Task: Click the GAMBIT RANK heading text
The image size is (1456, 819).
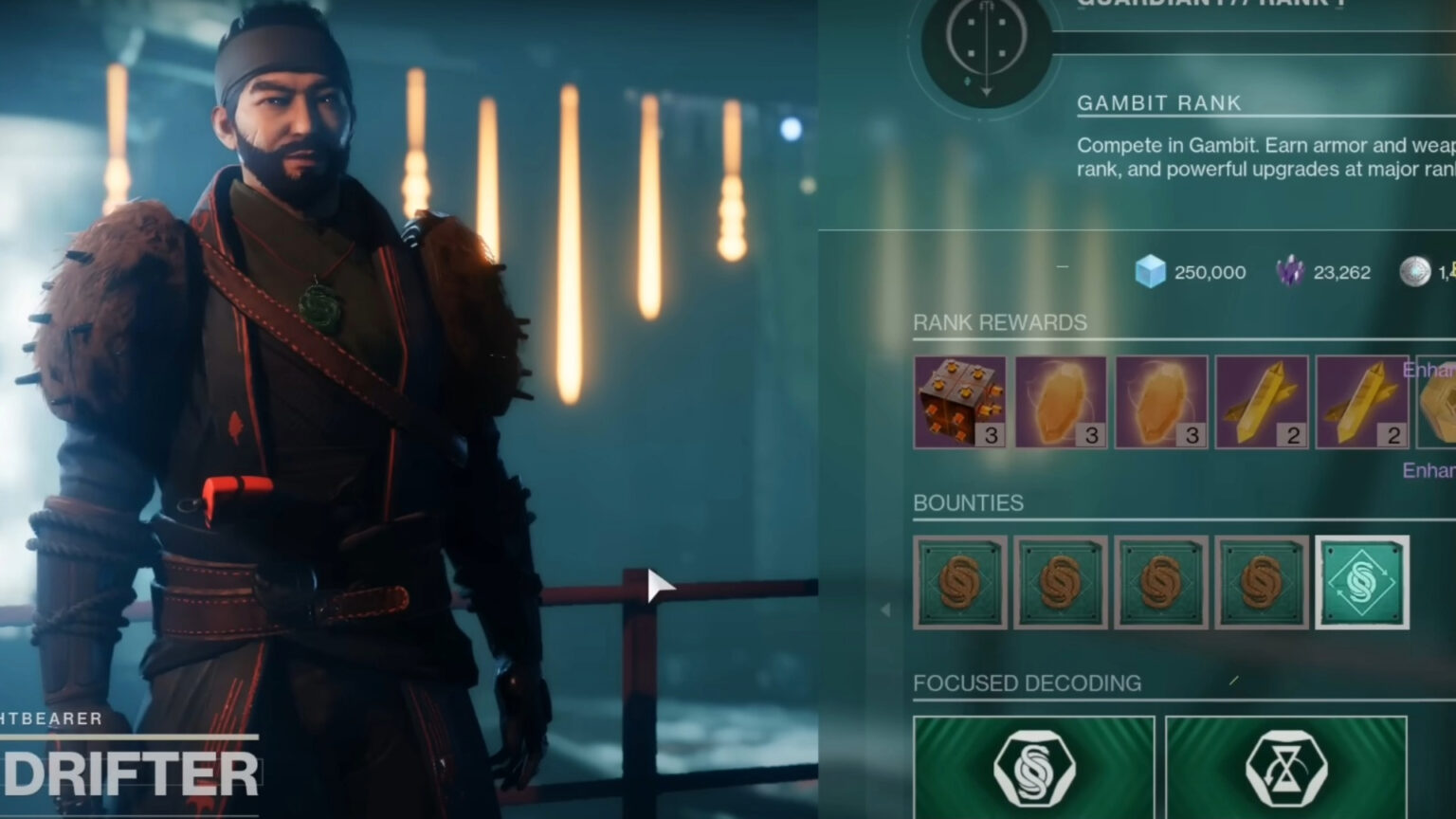Action: pos(1158,102)
